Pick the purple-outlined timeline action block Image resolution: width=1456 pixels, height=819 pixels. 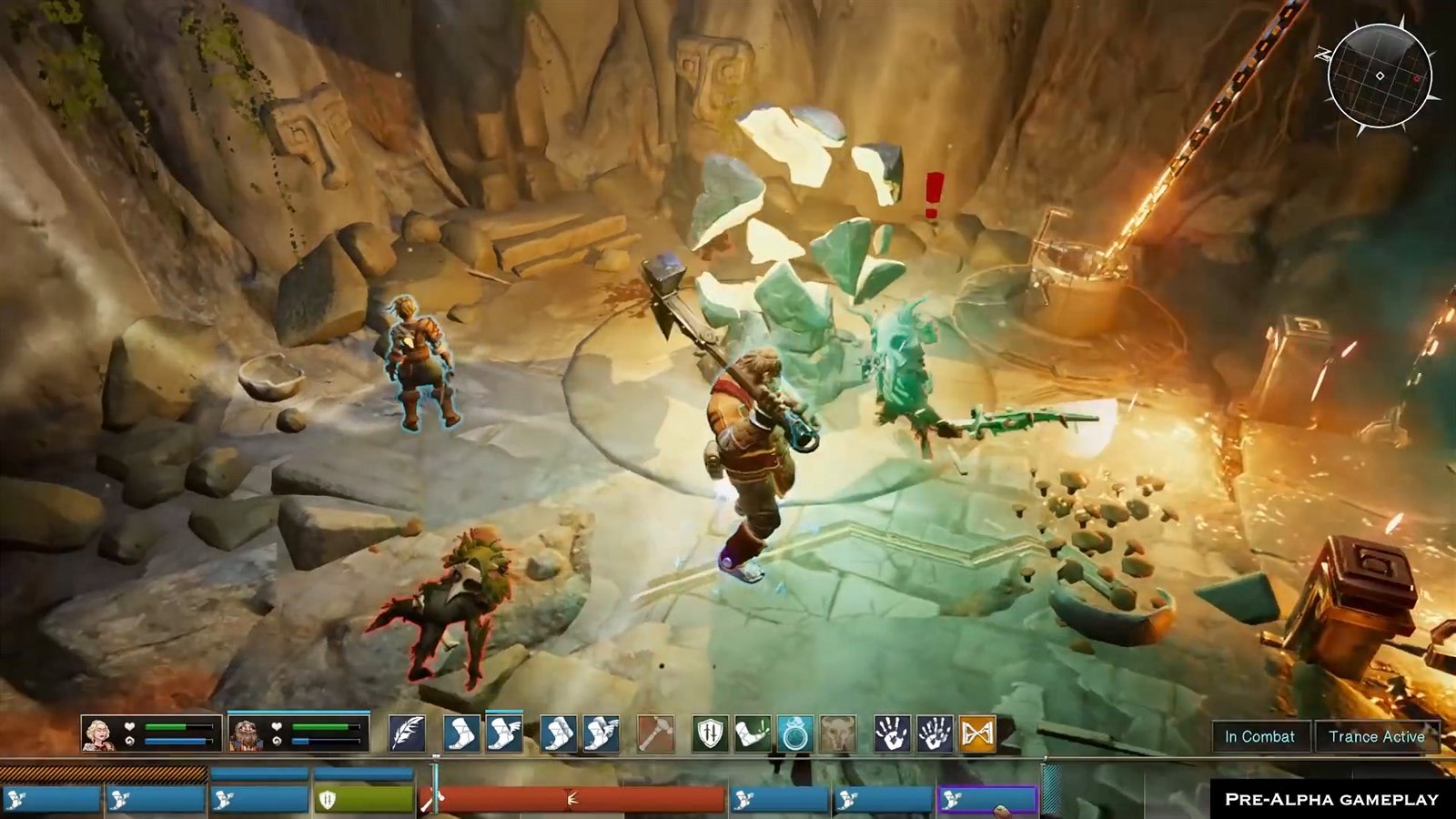(x=987, y=800)
